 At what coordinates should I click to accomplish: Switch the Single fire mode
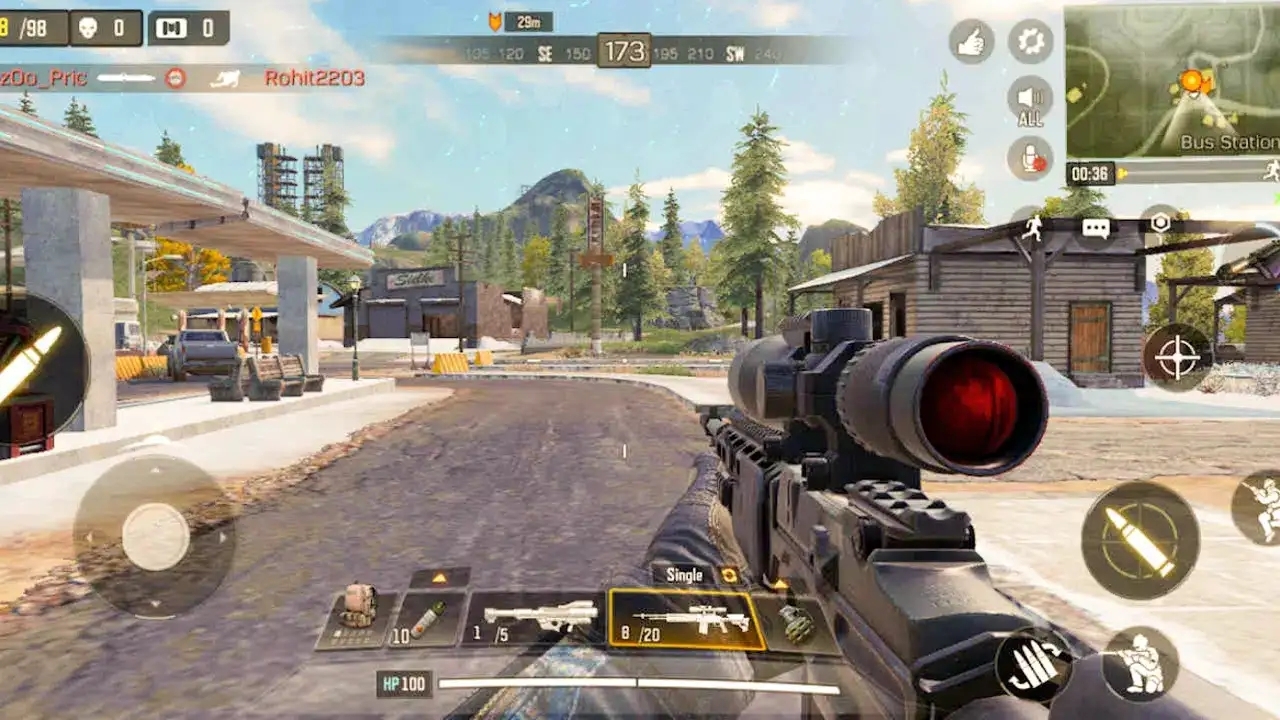coord(696,575)
